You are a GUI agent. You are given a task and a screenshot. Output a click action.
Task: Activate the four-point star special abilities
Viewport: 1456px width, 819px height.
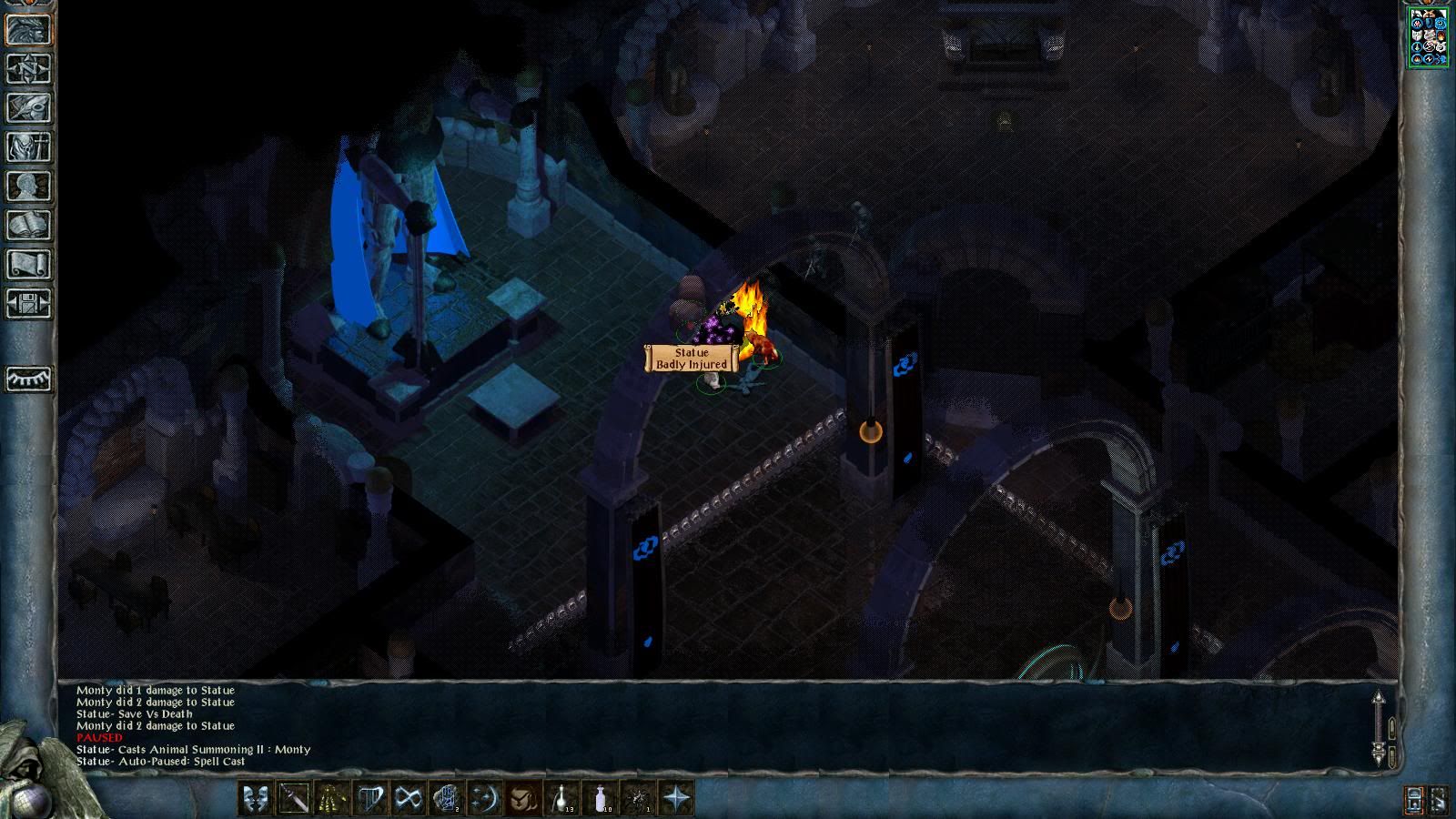677,799
